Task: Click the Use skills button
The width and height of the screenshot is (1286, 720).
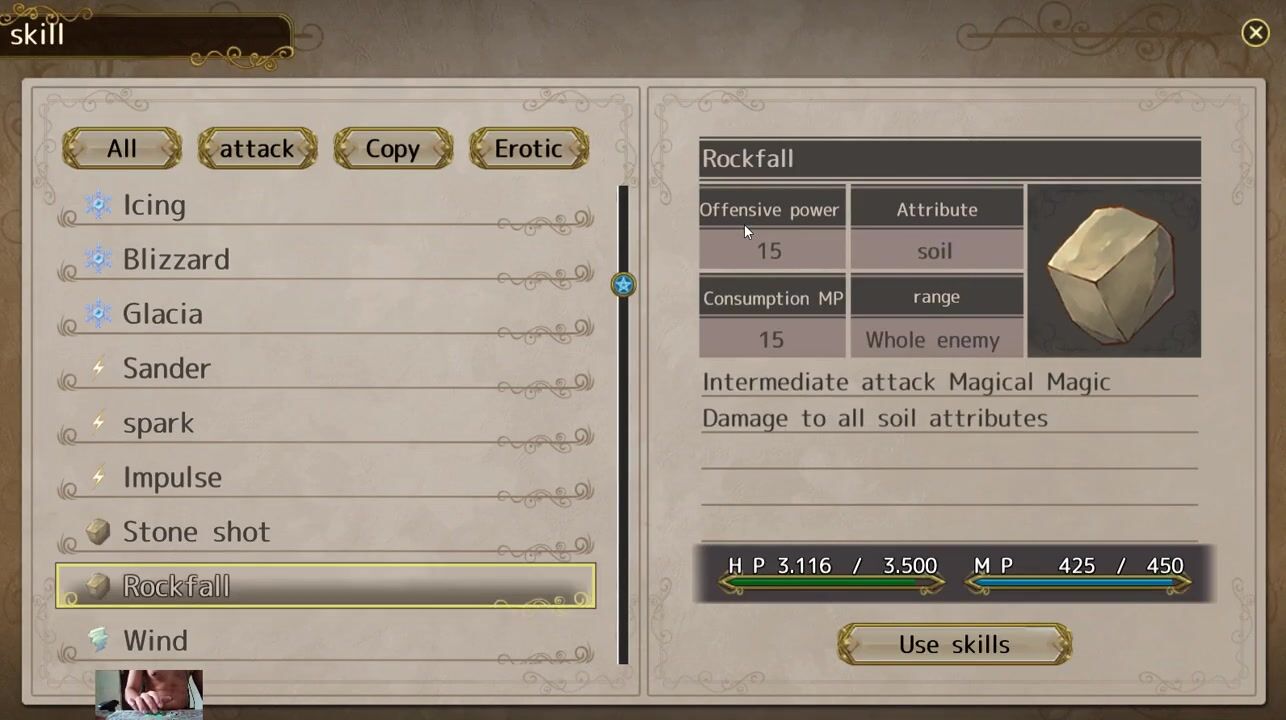Action: pos(954,645)
